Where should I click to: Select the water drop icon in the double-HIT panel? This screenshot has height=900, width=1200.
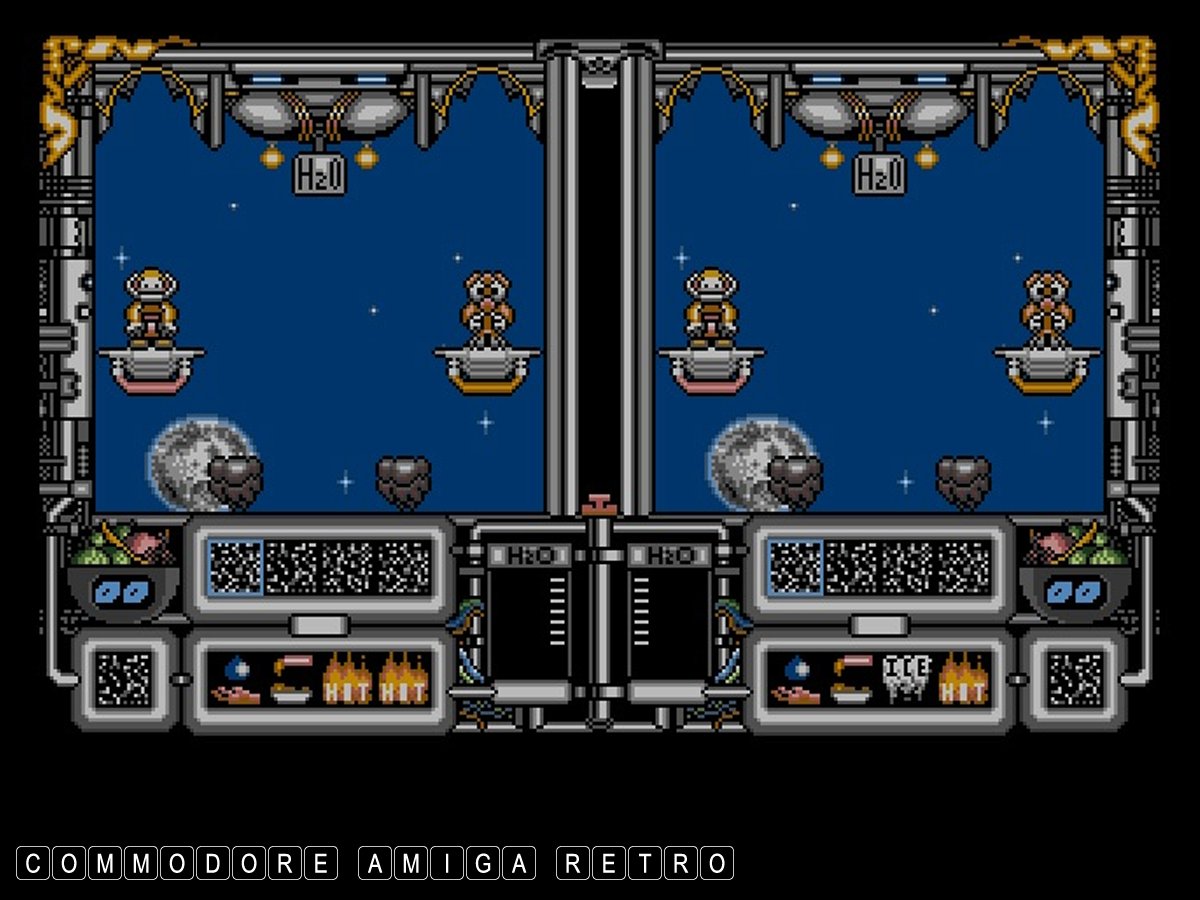[235, 680]
